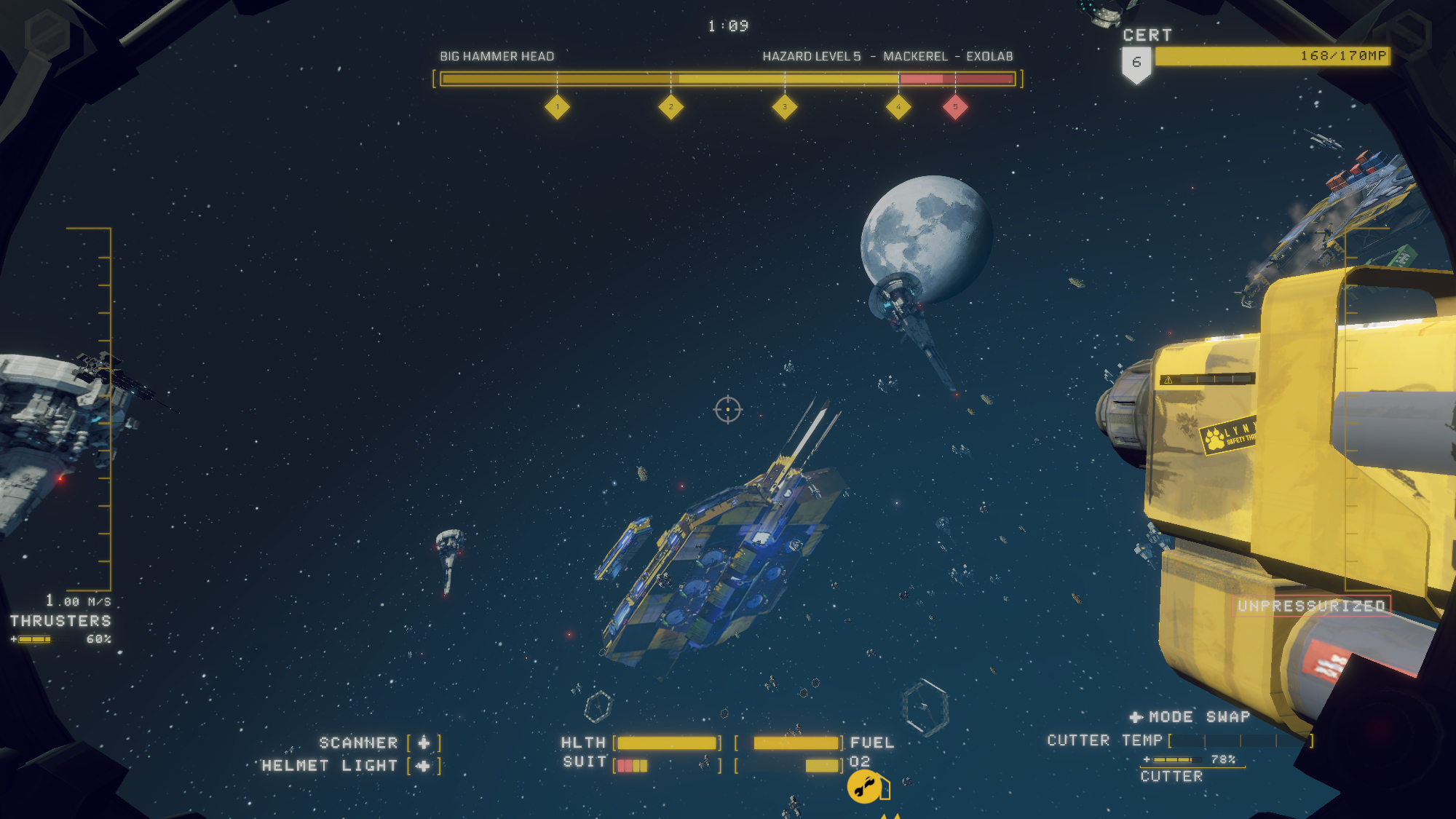
Task: Select salvage goal marker 3
Action: tap(784, 107)
